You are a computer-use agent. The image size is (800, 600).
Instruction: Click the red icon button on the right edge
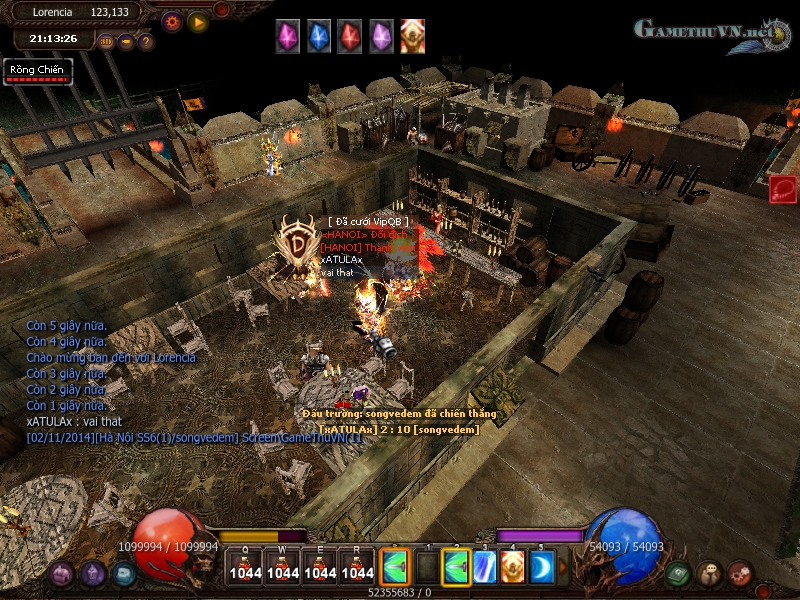tap(783, 189)
